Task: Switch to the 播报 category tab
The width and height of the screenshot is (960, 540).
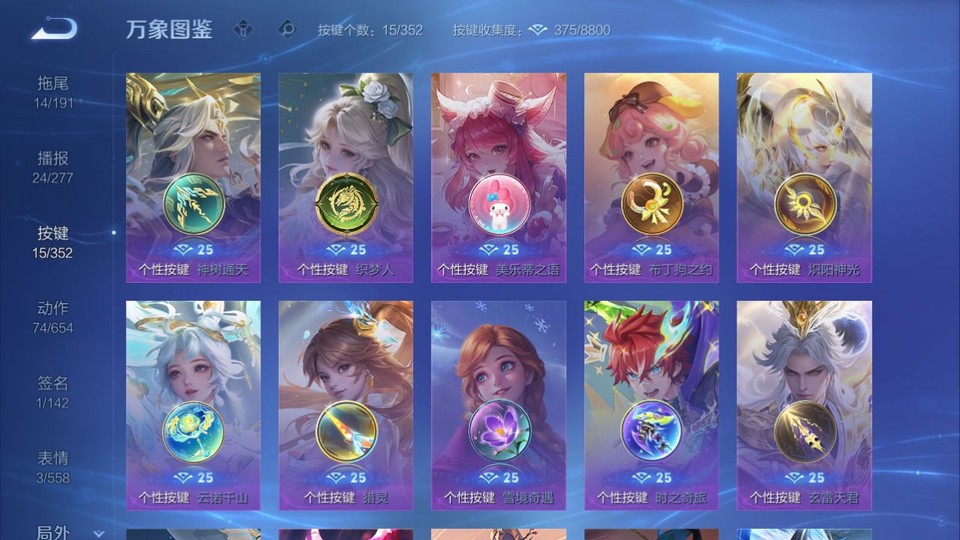Action: click(53, 167)
